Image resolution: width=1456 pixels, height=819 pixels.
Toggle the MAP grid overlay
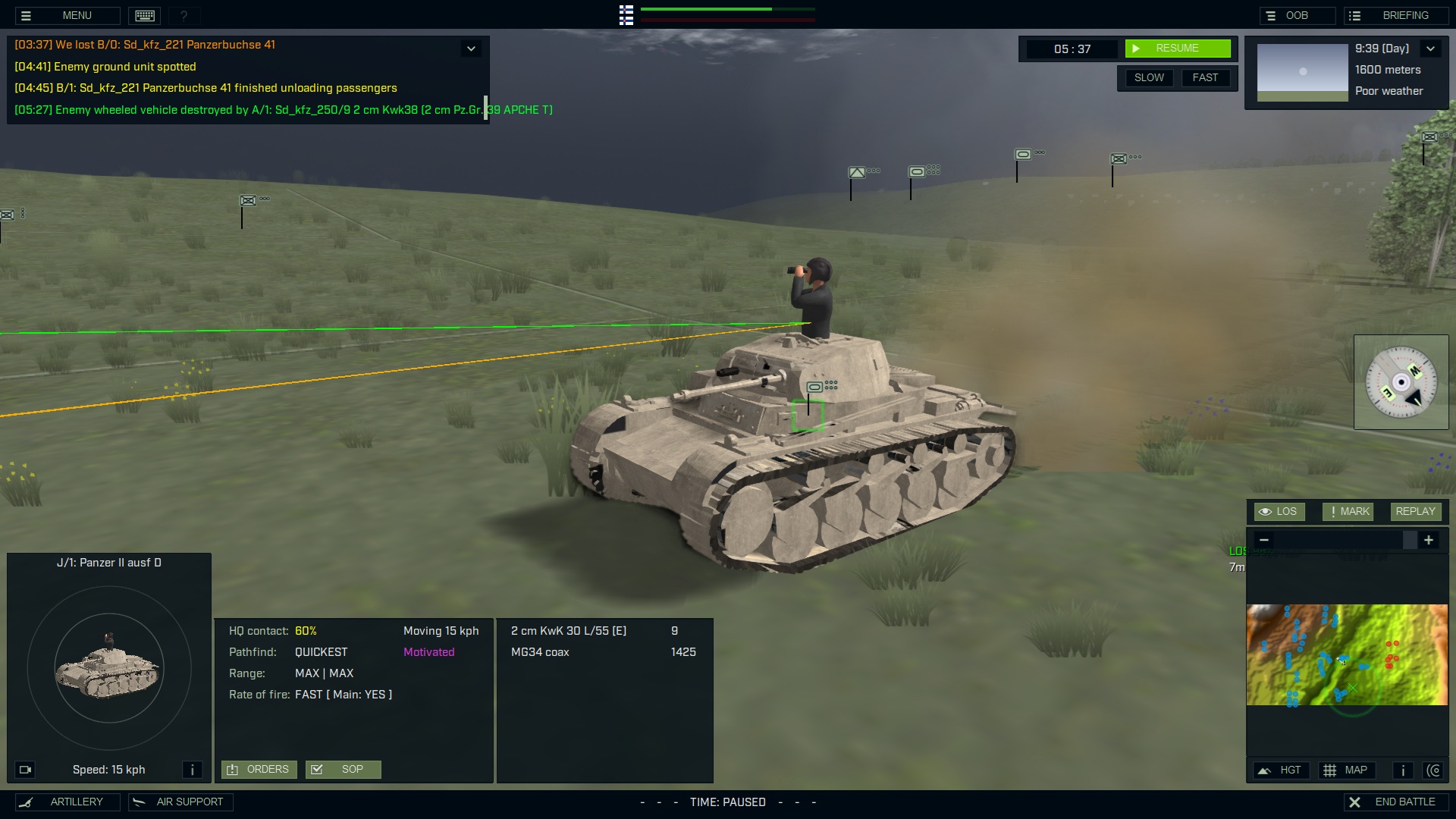[1348, 770]
